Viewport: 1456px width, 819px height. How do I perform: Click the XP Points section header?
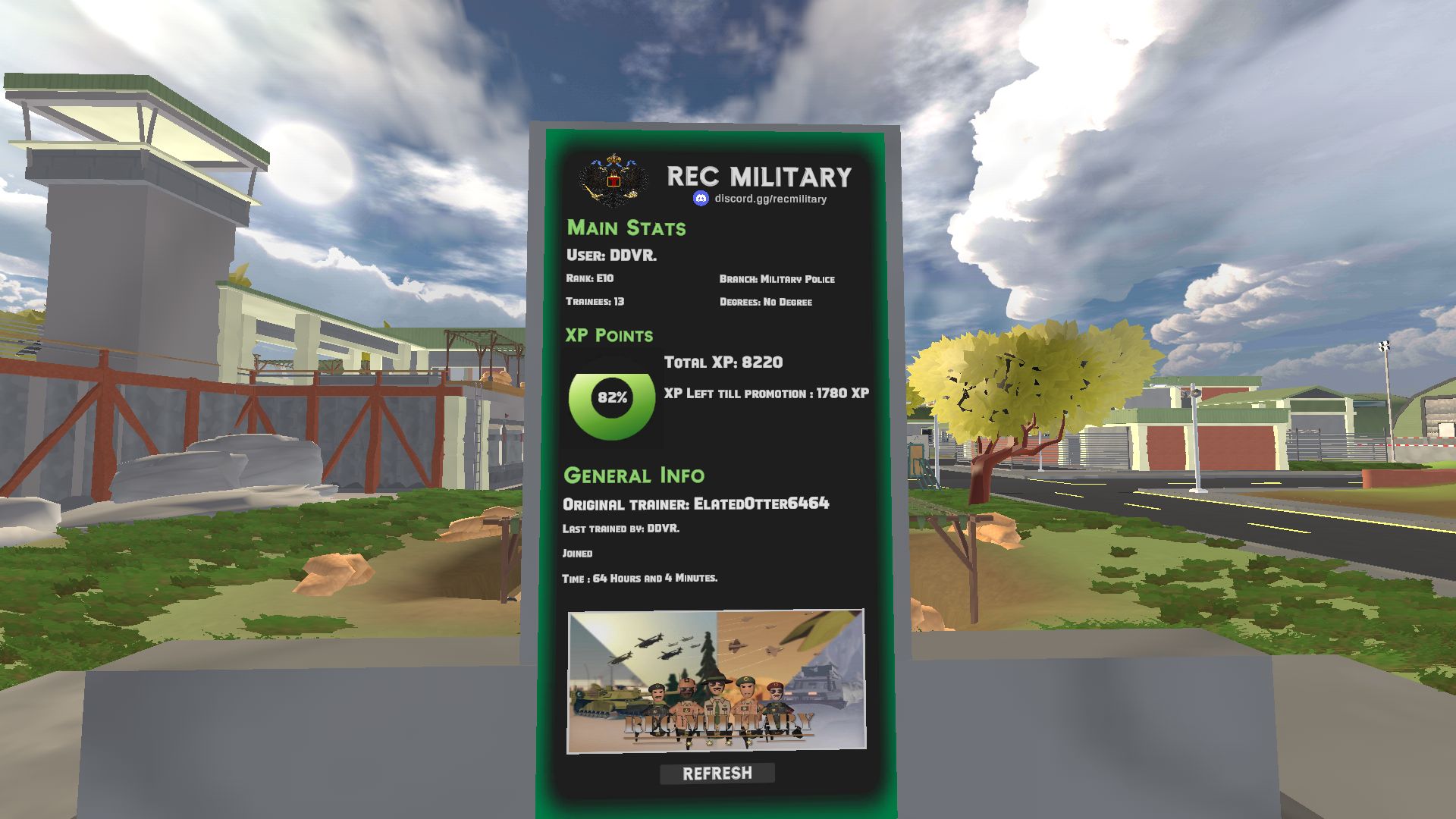(608, 335)
